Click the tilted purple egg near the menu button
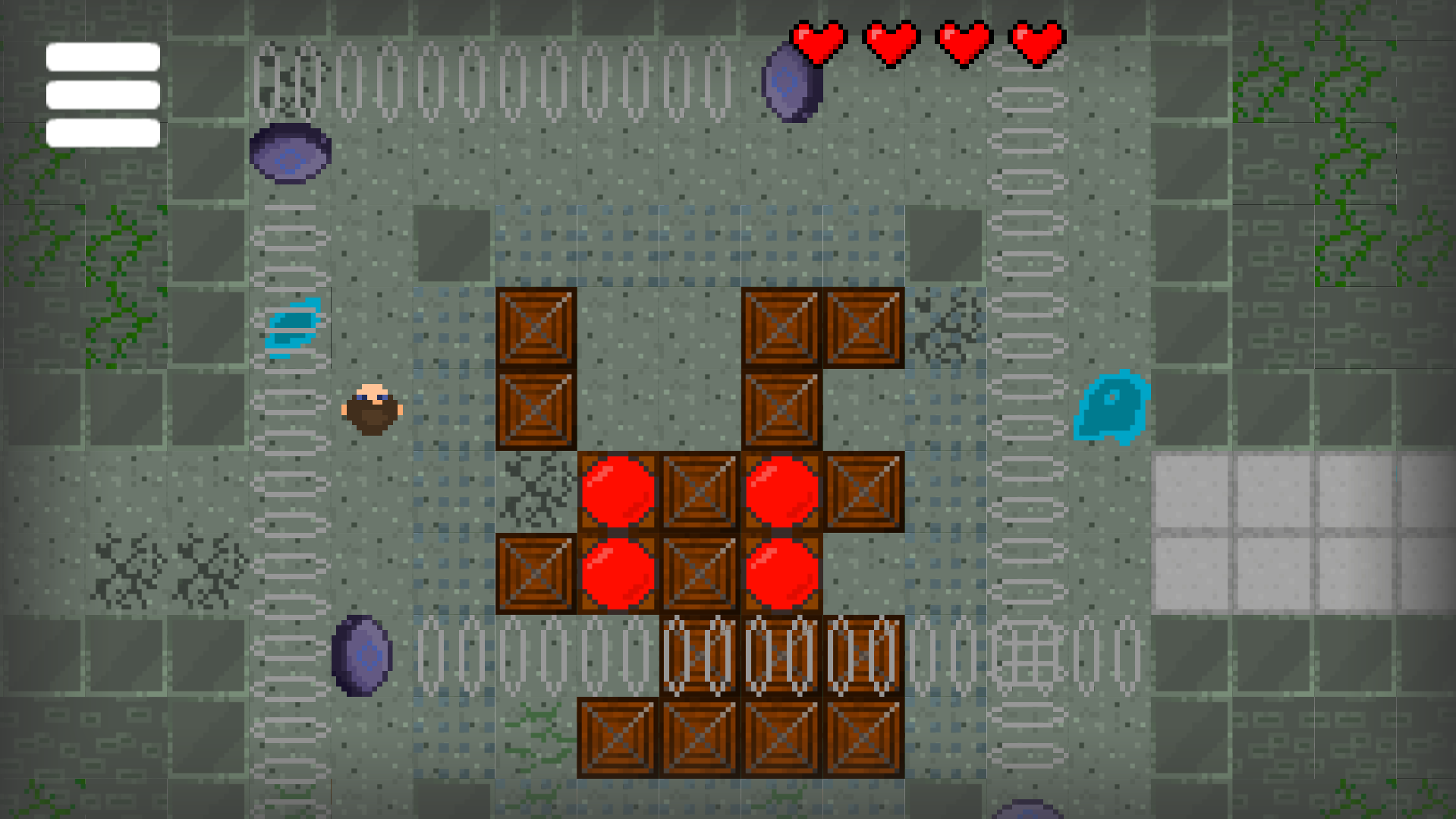 pyautogui.click(x=288, y=156)
